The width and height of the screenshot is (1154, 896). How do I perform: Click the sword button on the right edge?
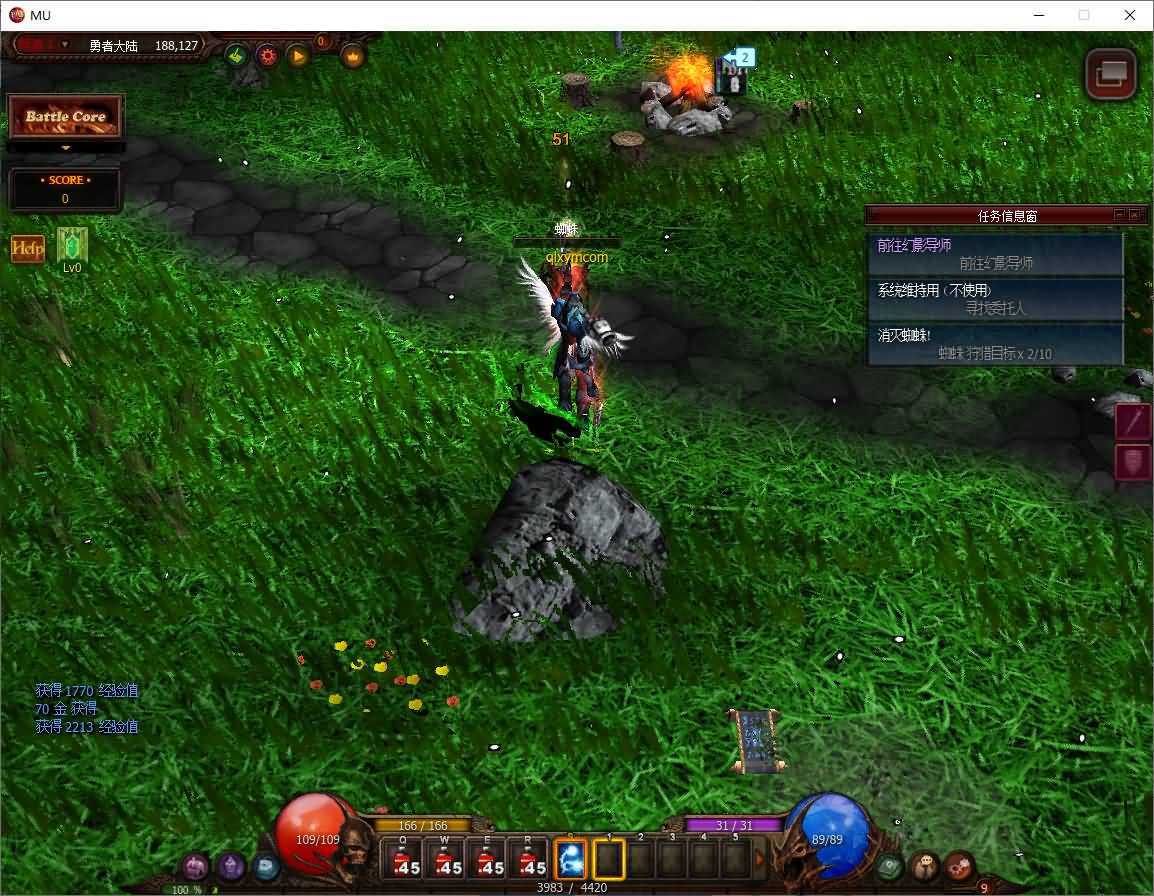[1134, 421]
